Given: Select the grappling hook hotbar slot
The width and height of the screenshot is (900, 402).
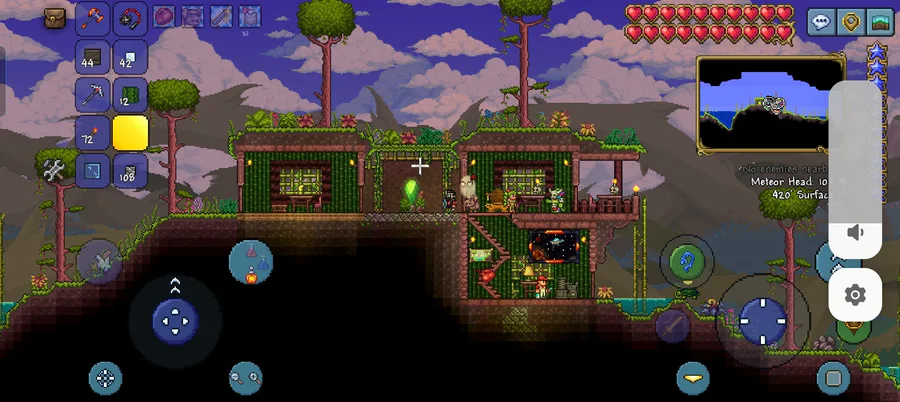Looking at the screenshot, I should 131,17.
